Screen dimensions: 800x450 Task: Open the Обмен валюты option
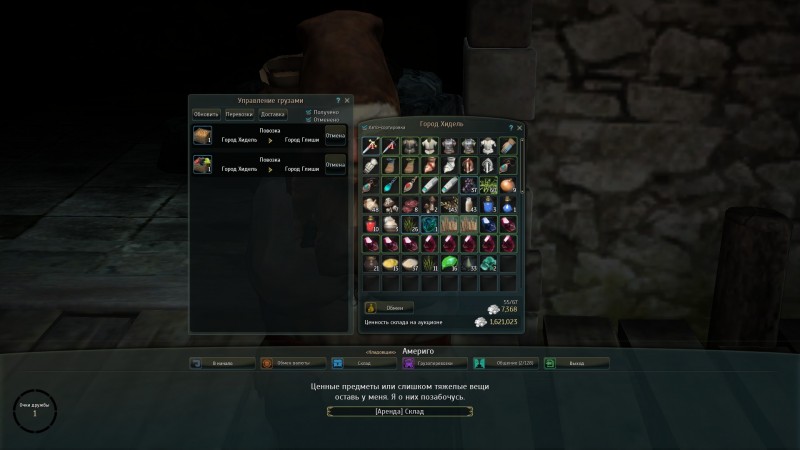click(x=293, y=363)
